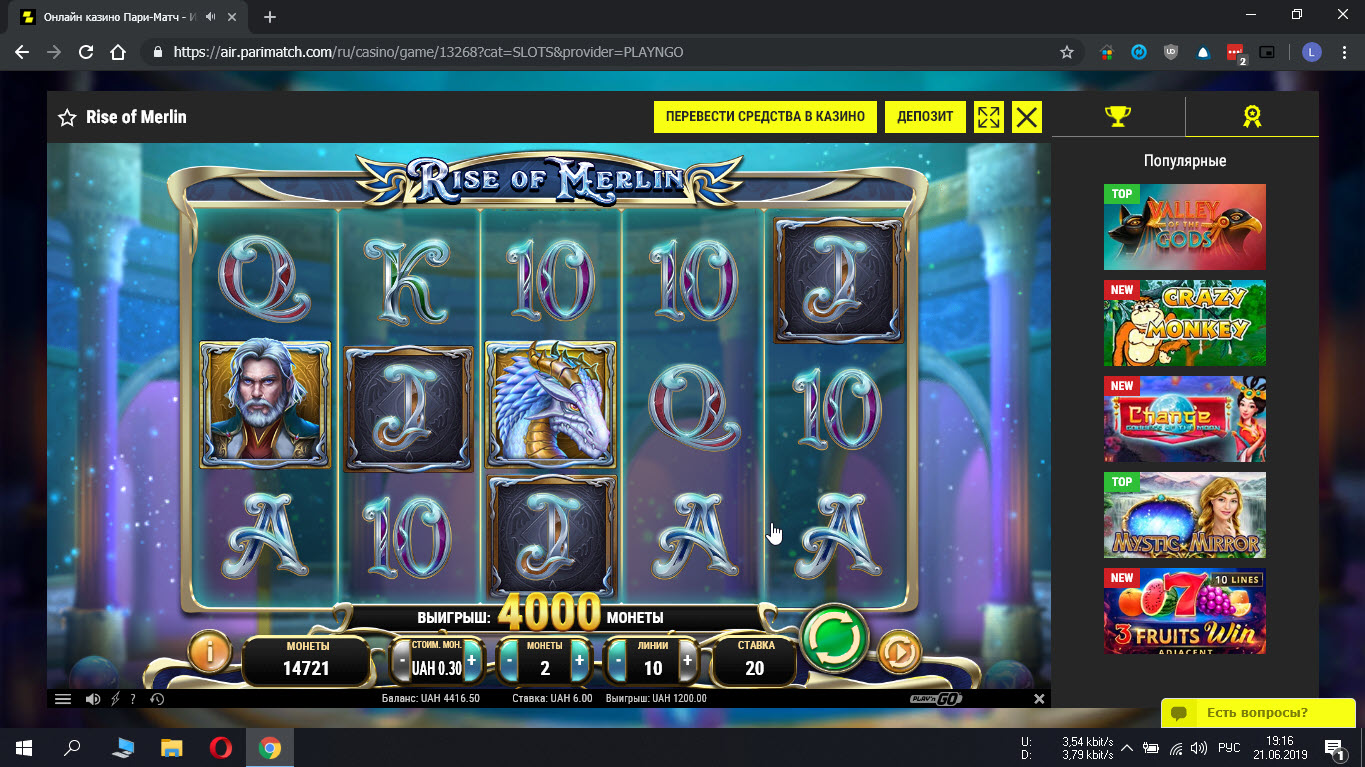Viewport: 1365px width, 767px height.
Task: Decrease the number of lines
Action: tap(617, 661)
